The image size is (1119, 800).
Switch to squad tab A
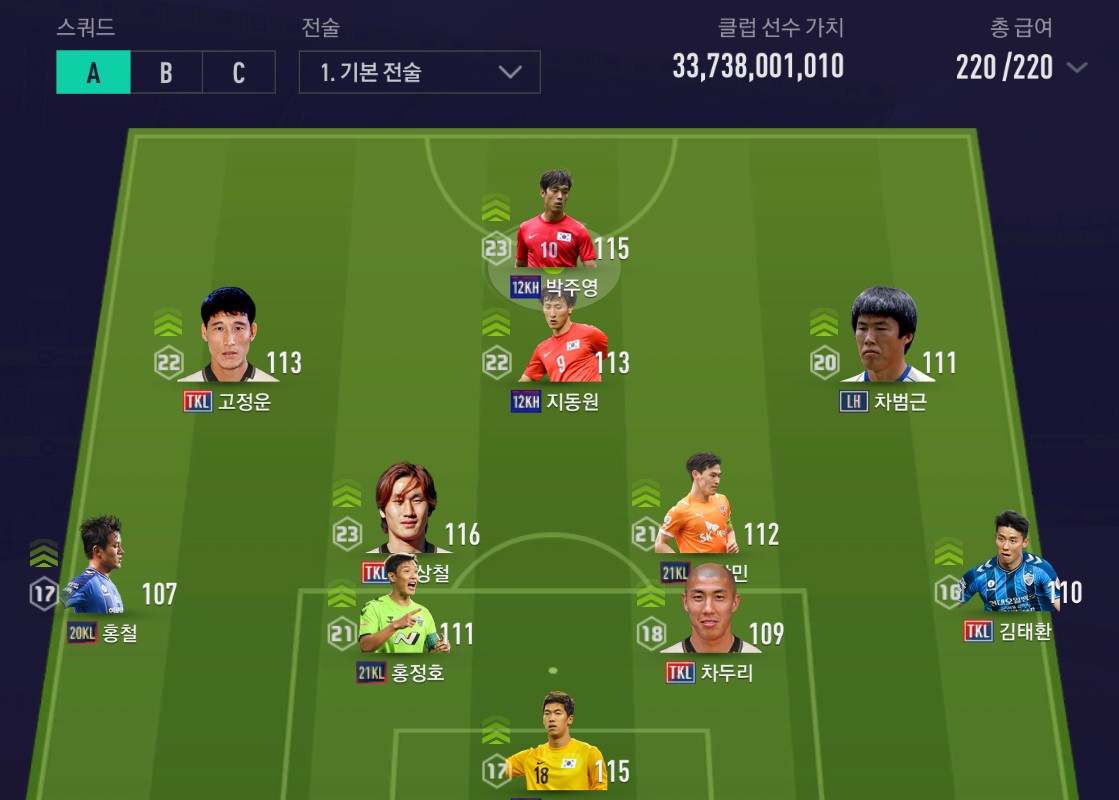[x=93, y=72]
